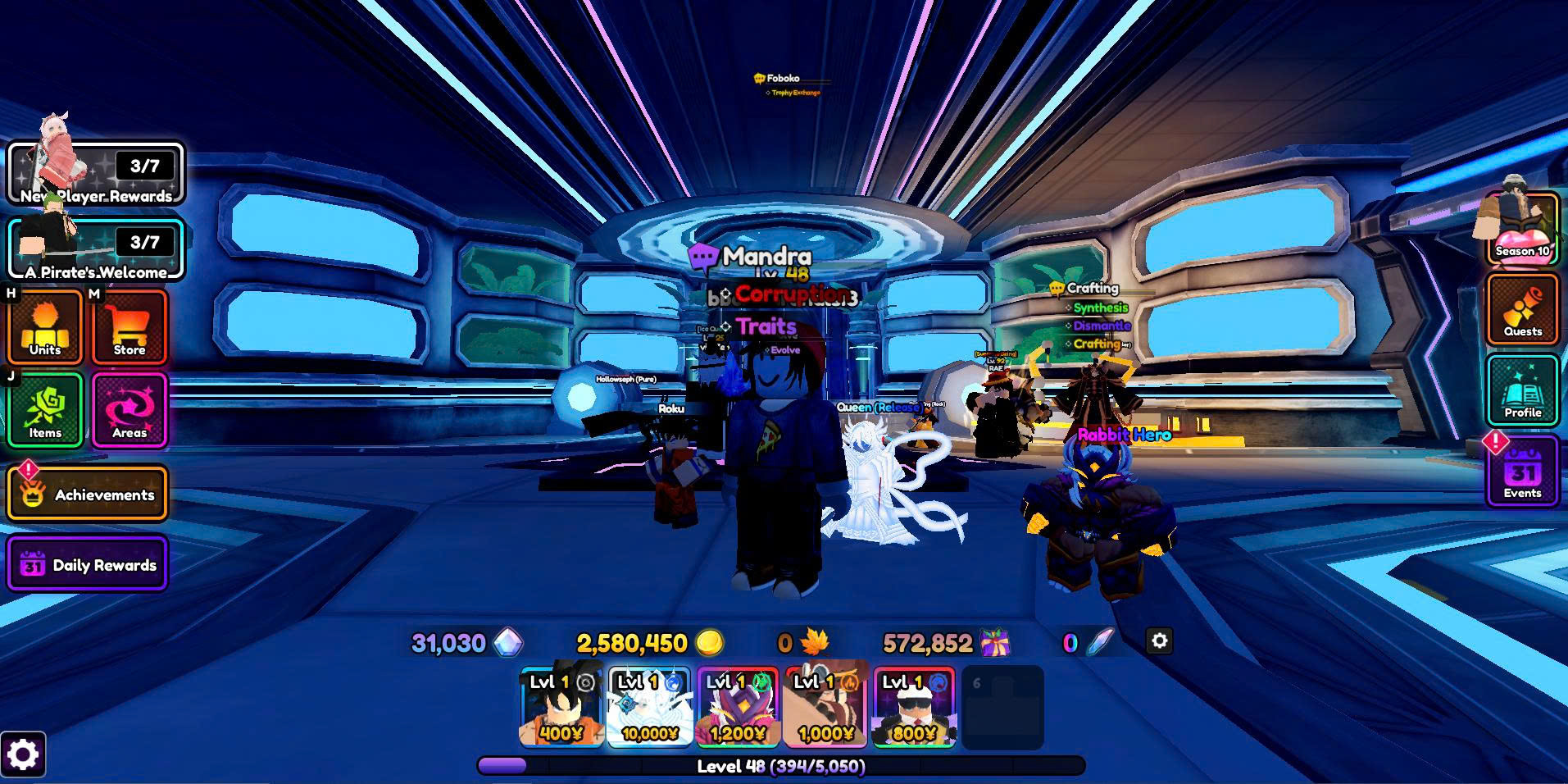This screenshot has width=1568, height=784.
Task: Open the Units menu
Action: (45, 327)
